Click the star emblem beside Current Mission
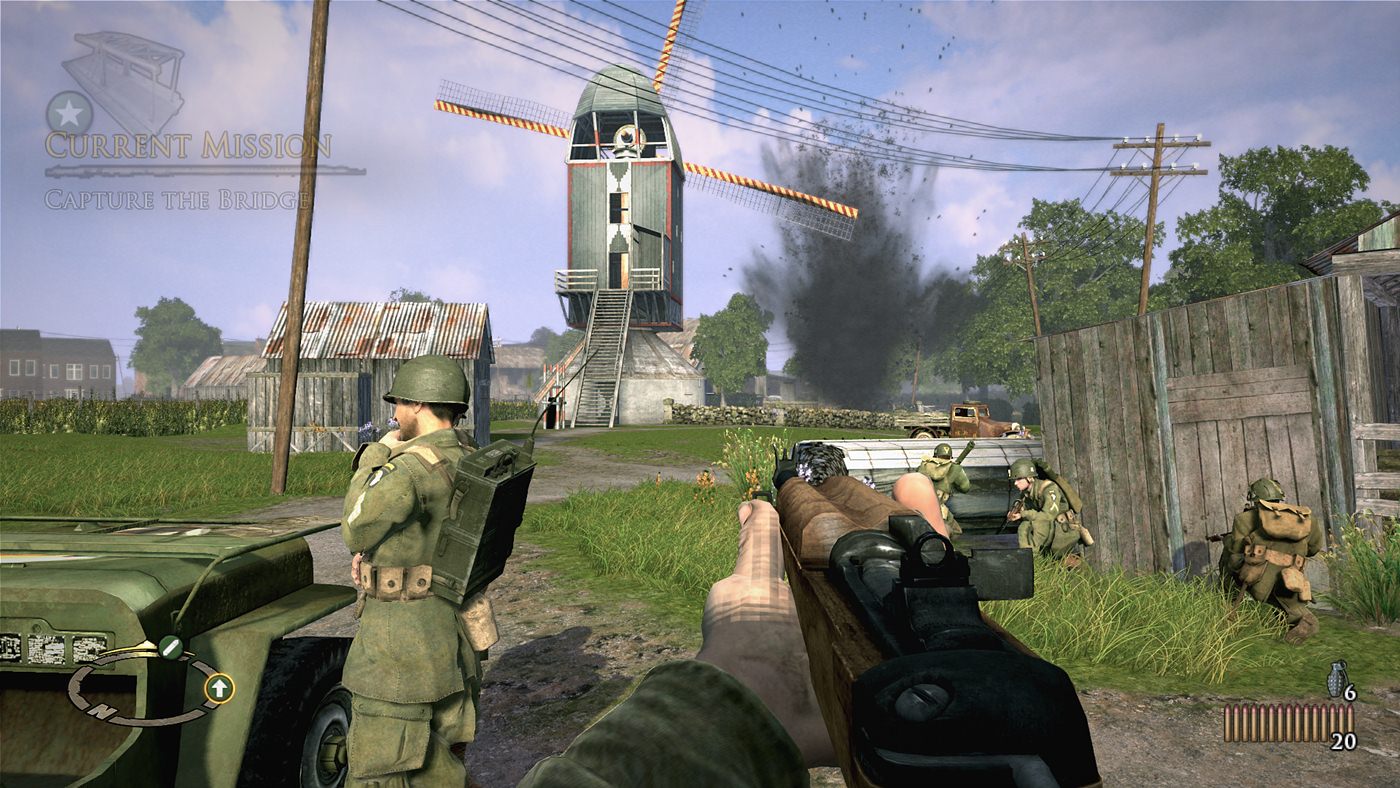The width and height of the screenshot is (1400, 788). (69, 113)
